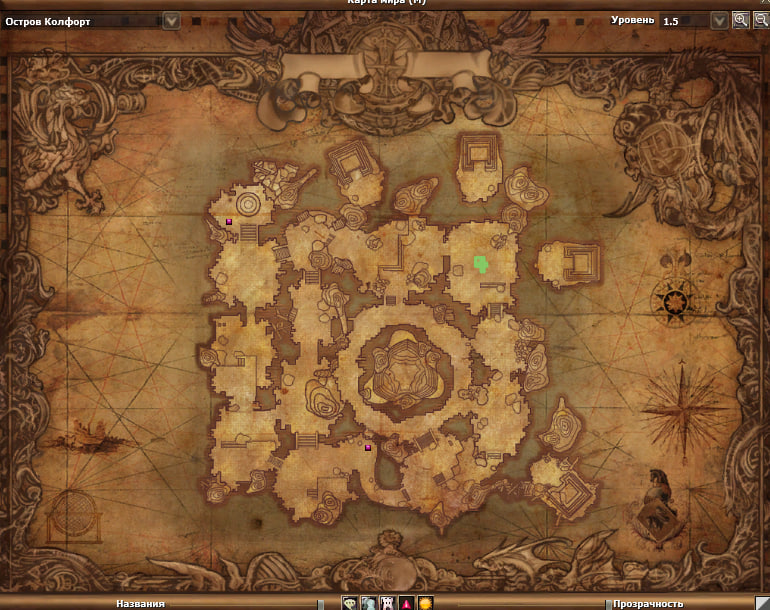Zoom out with the minus magnifier button

coord(759,20)
